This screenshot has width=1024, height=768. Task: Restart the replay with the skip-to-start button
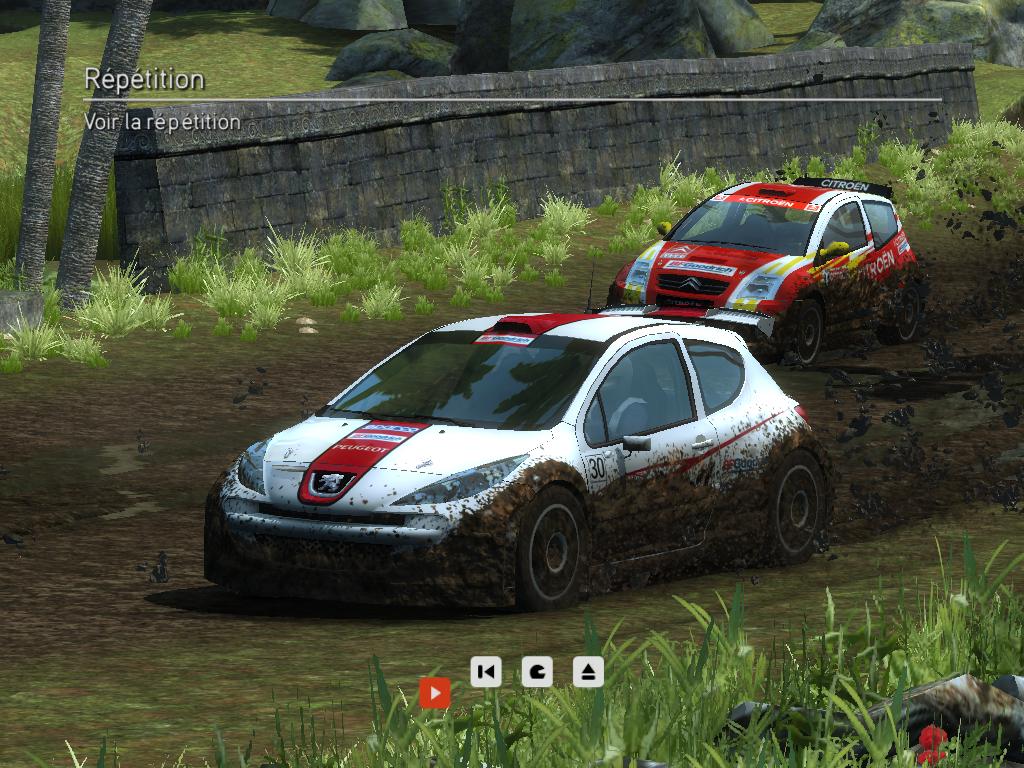tap(486, 671)
